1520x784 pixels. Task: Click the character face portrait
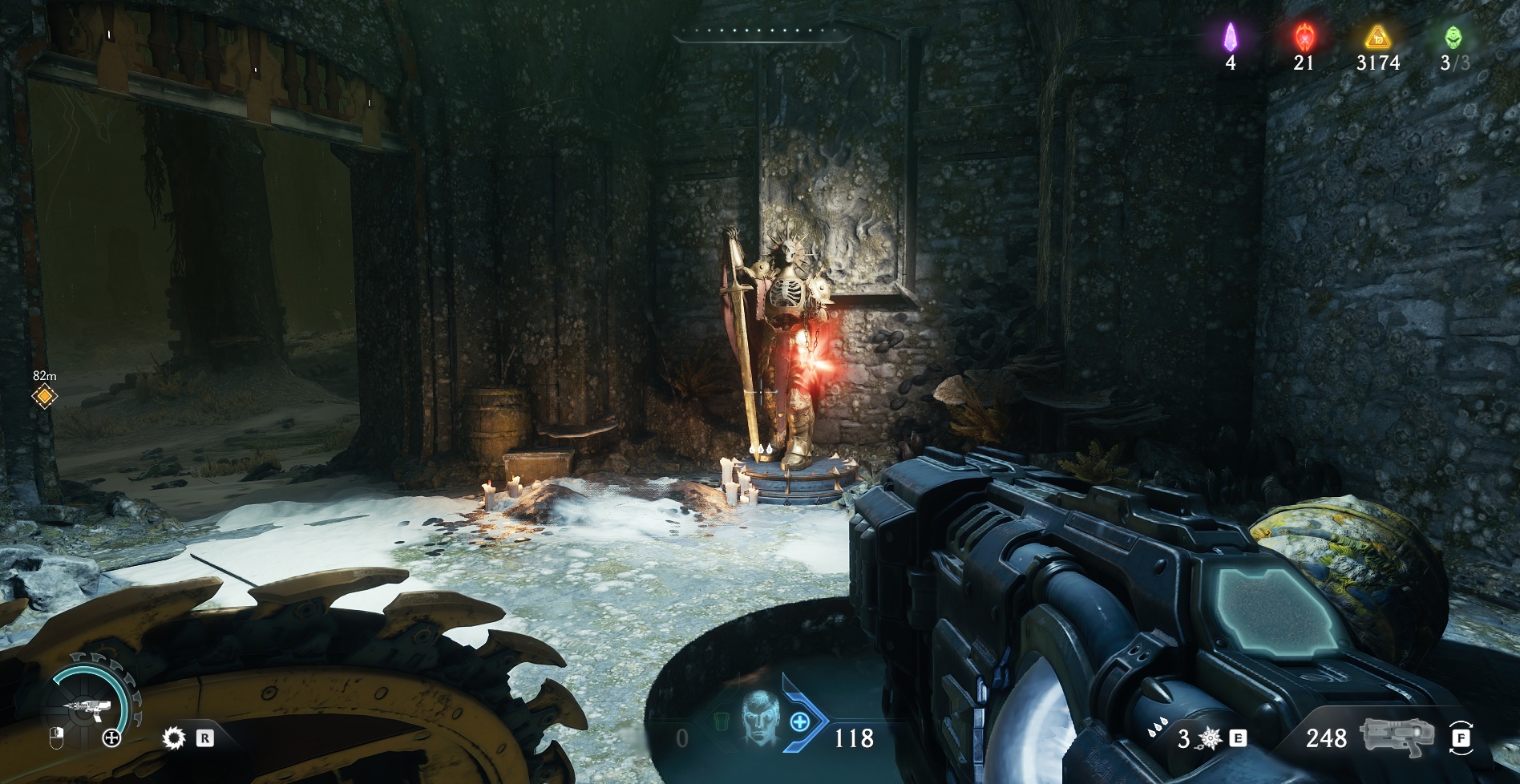click(759, 718)
